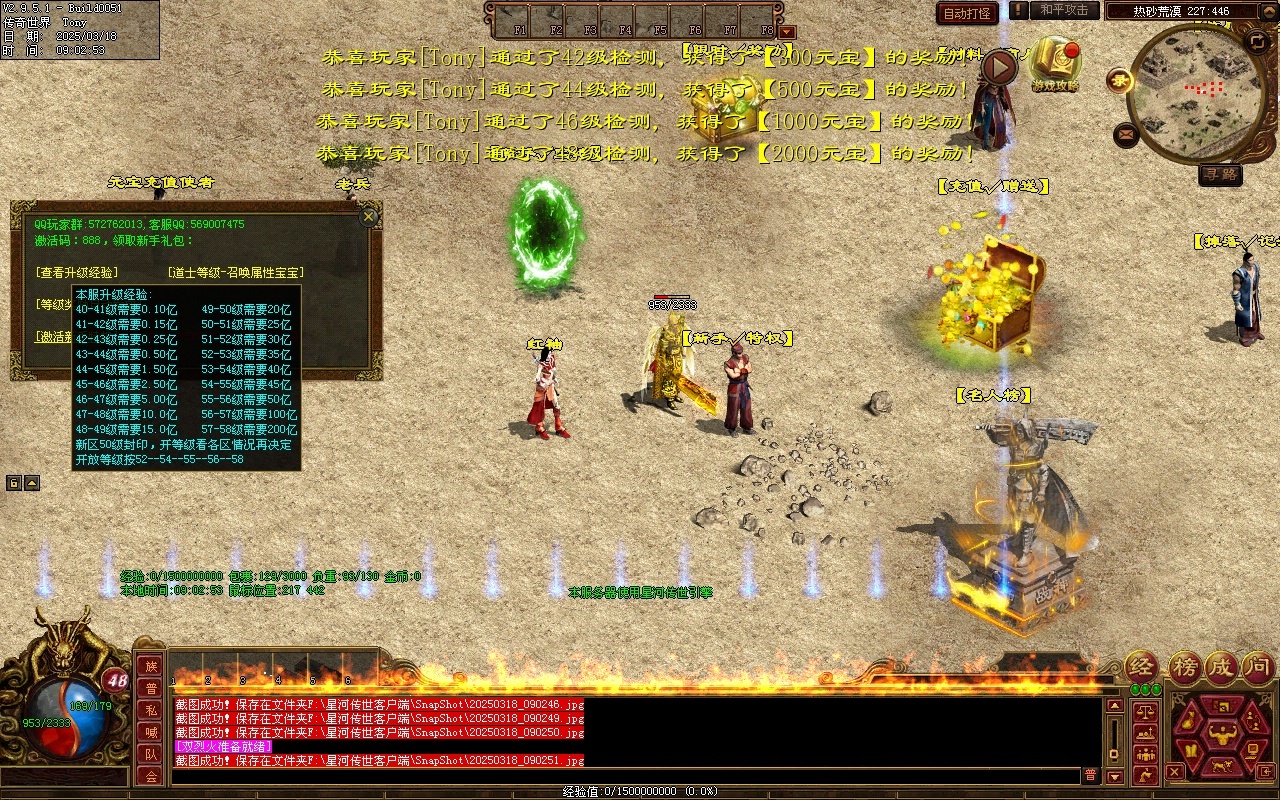
Task: Open the mail envelope icon beside the minimap
Action: click(1126, 133)
